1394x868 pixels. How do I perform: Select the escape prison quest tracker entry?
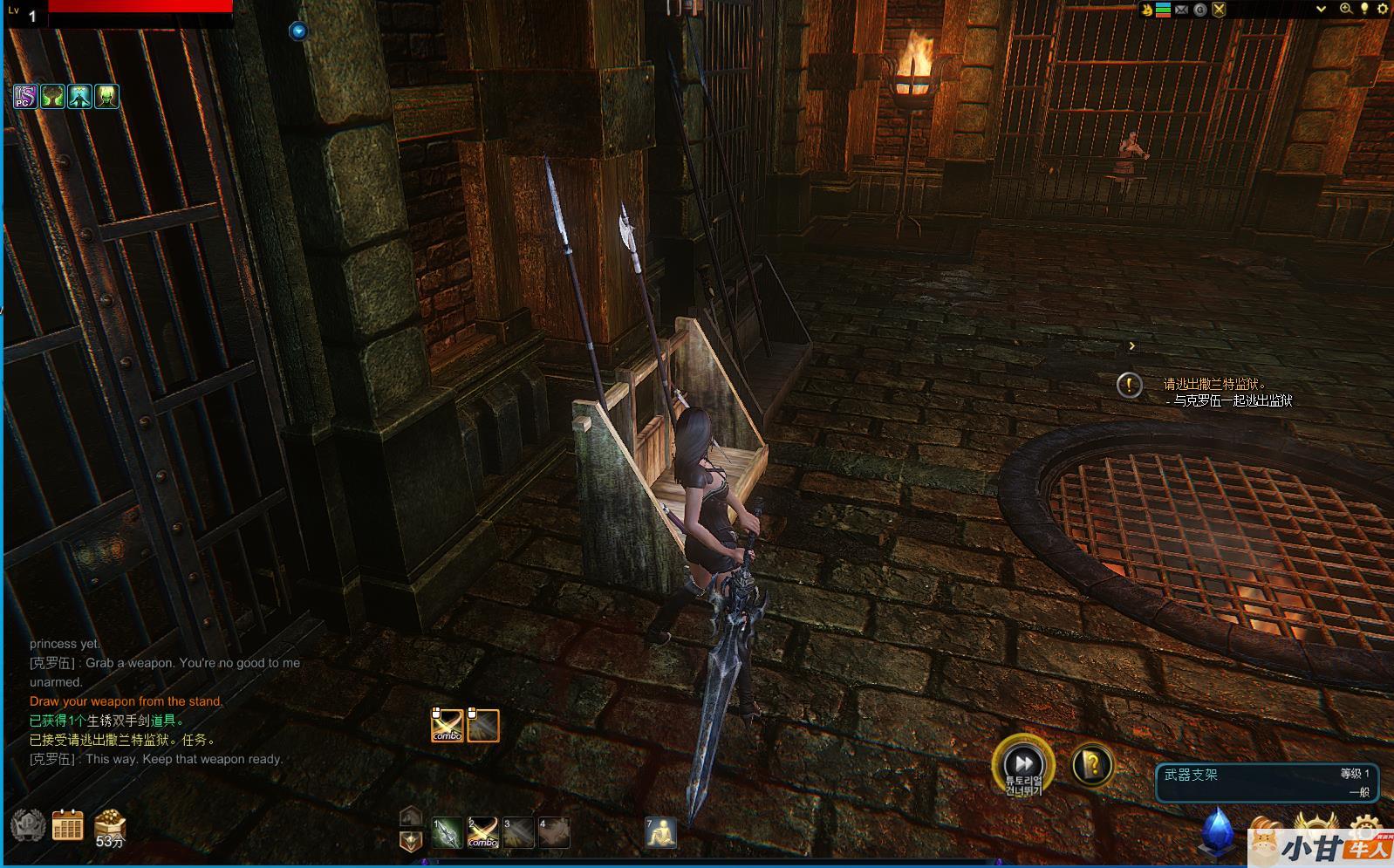1214,384
